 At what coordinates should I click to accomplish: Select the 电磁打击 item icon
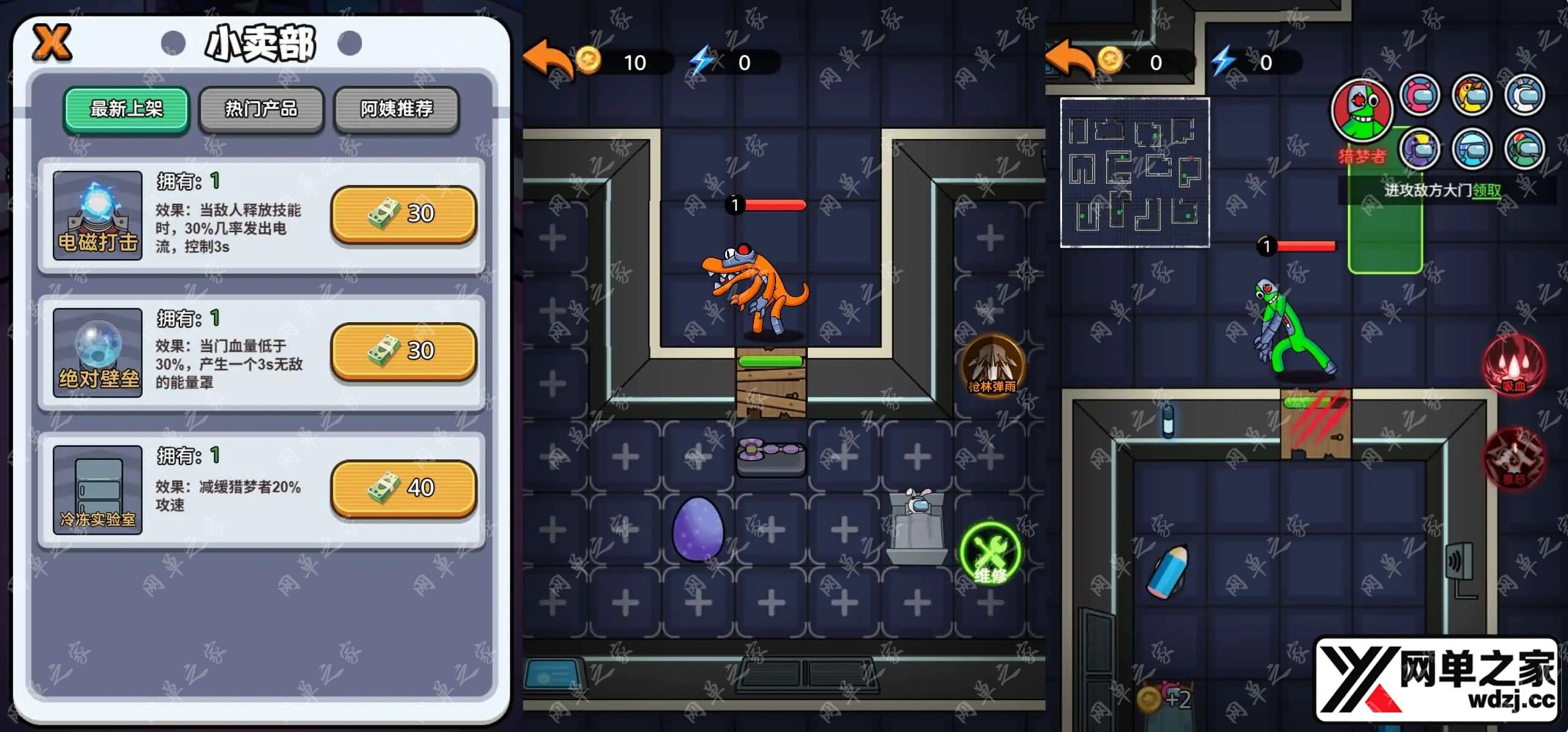97,215
